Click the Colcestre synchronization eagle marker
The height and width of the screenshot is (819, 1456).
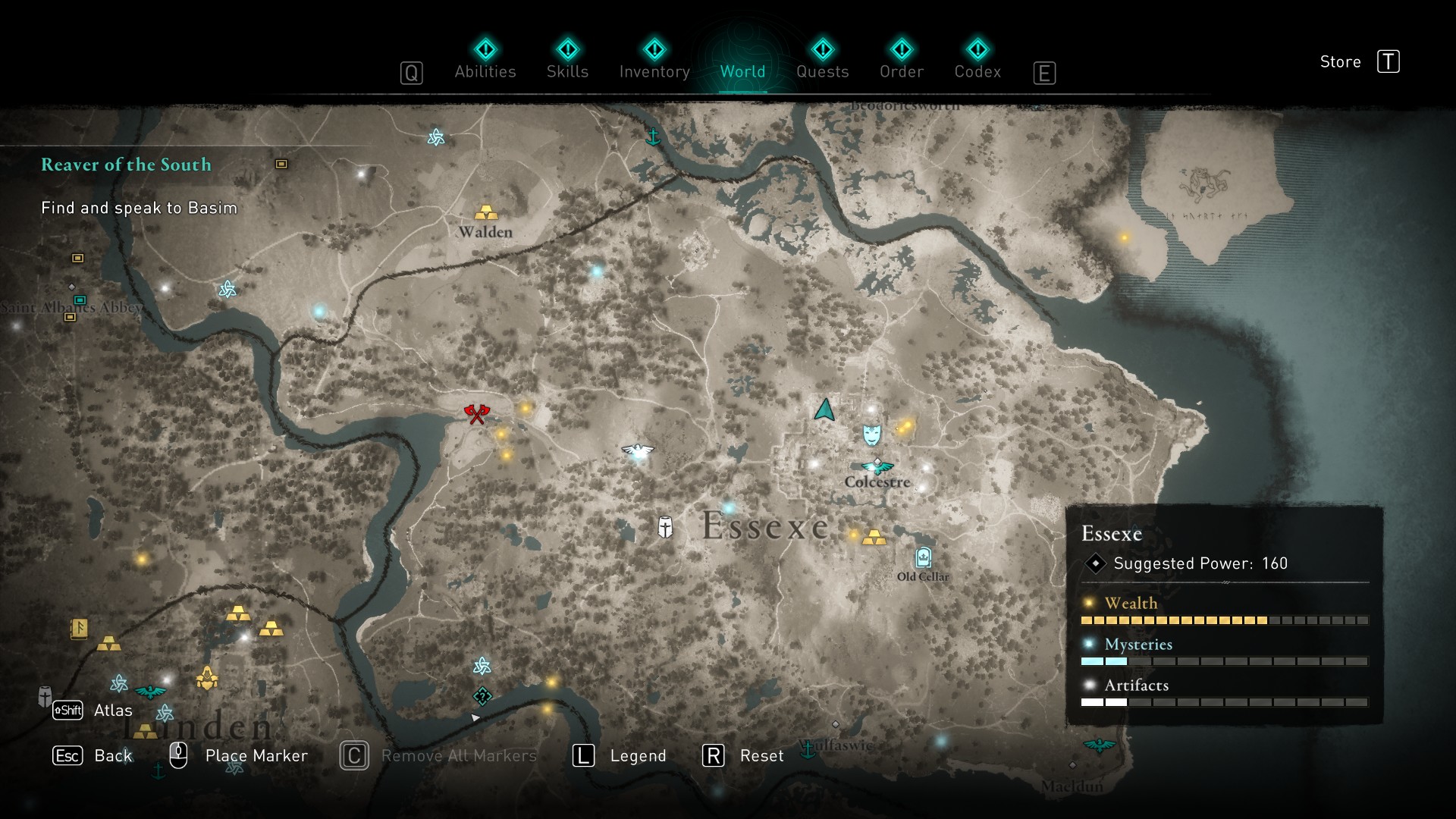point(877,466)
